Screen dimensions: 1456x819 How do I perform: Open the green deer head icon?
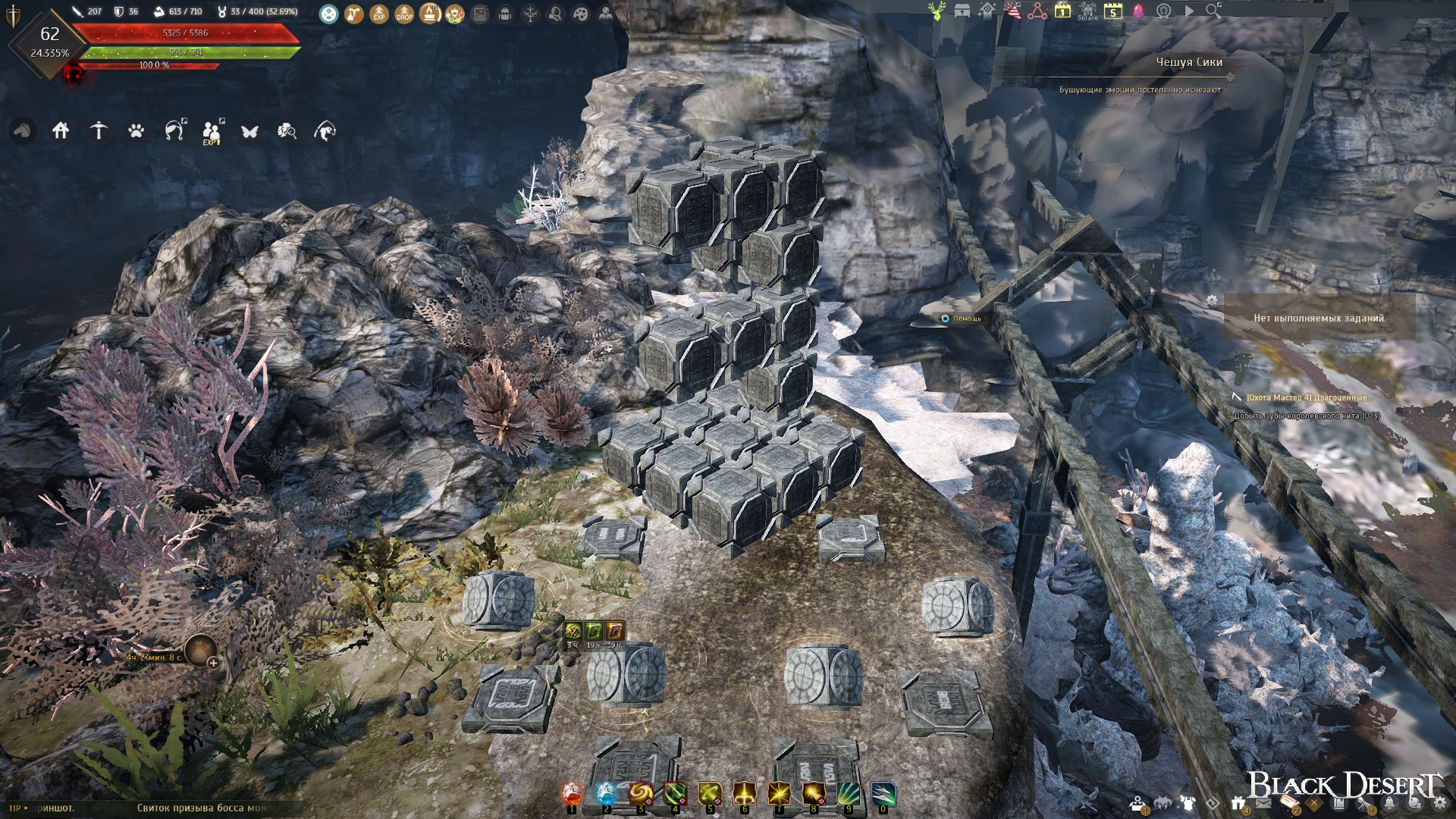click(937, 11)
